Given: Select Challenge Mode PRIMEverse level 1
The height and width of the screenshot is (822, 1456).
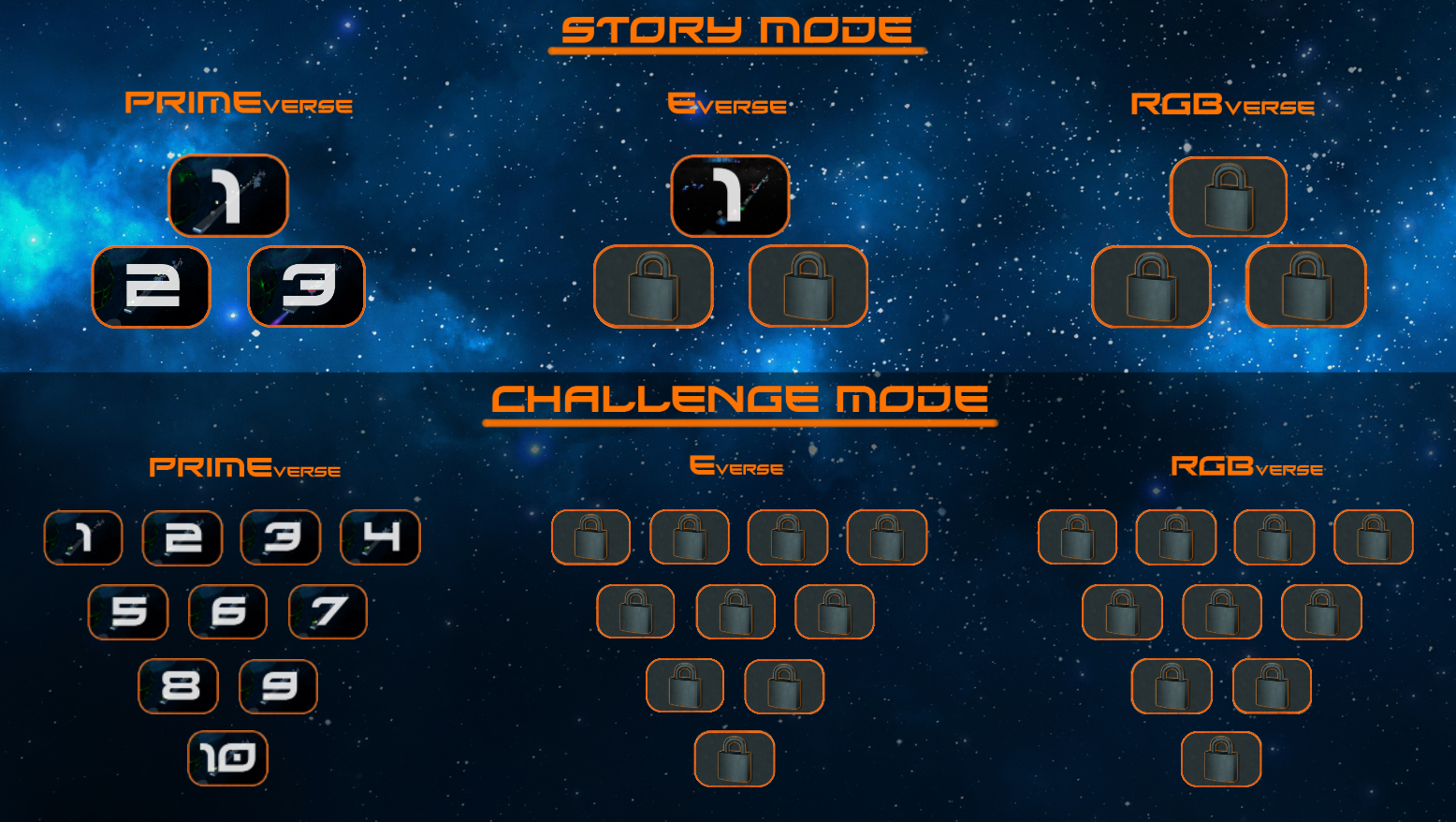Looking at the screenshot, I should tap(83, 537).
